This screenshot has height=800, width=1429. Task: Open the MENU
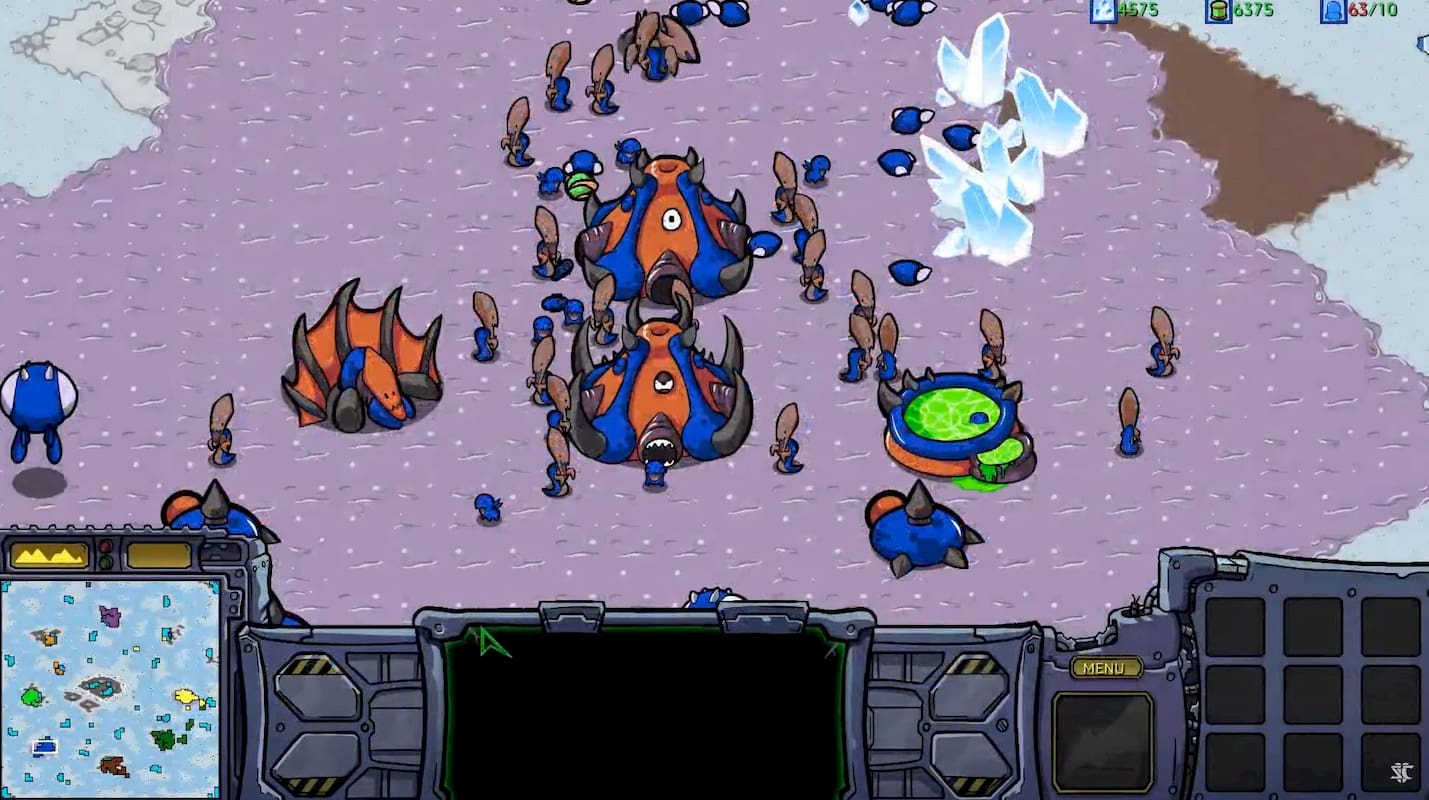pos(1103,668)
